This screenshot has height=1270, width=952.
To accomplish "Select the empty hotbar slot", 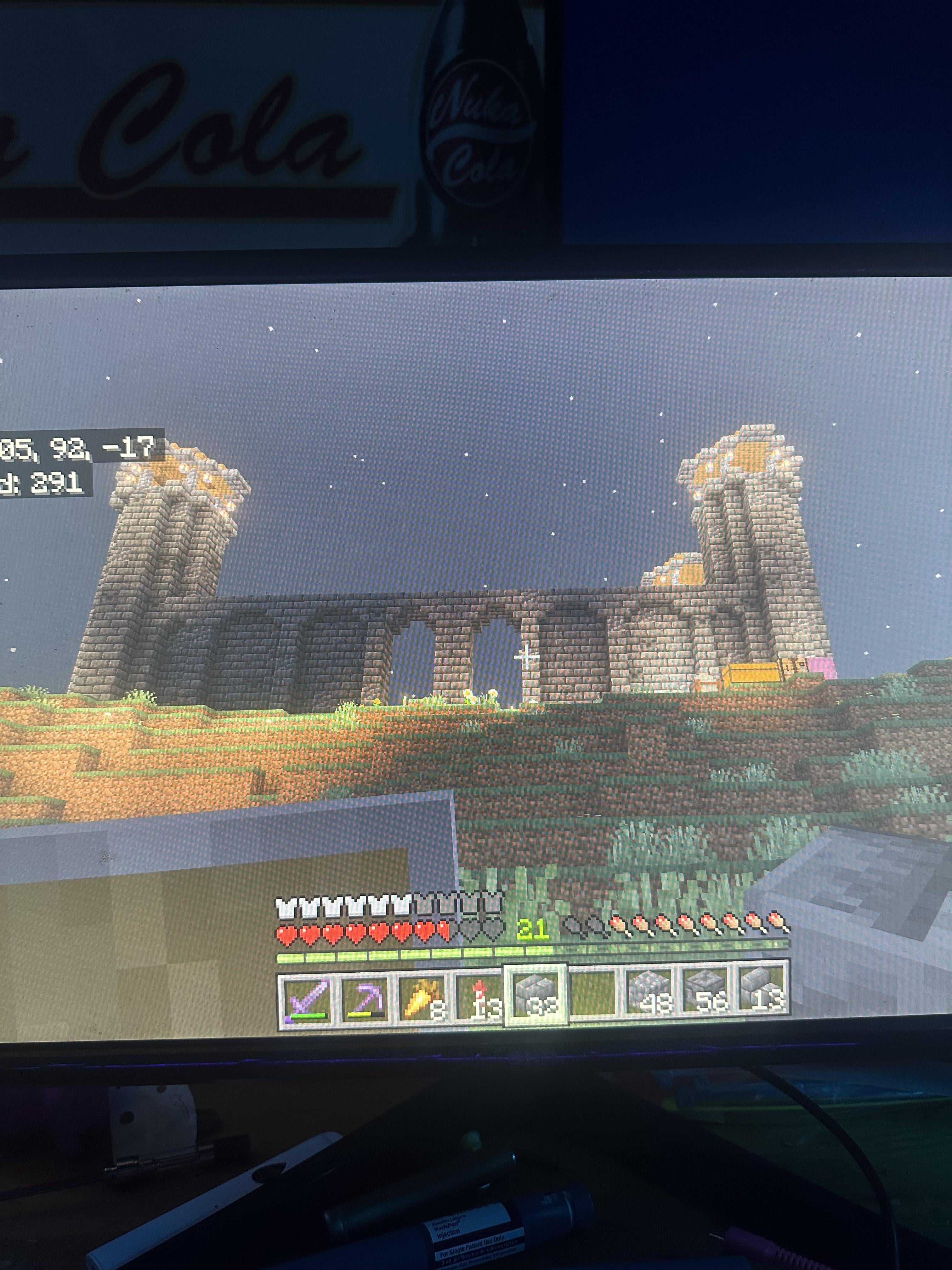I will coord(593,997).
